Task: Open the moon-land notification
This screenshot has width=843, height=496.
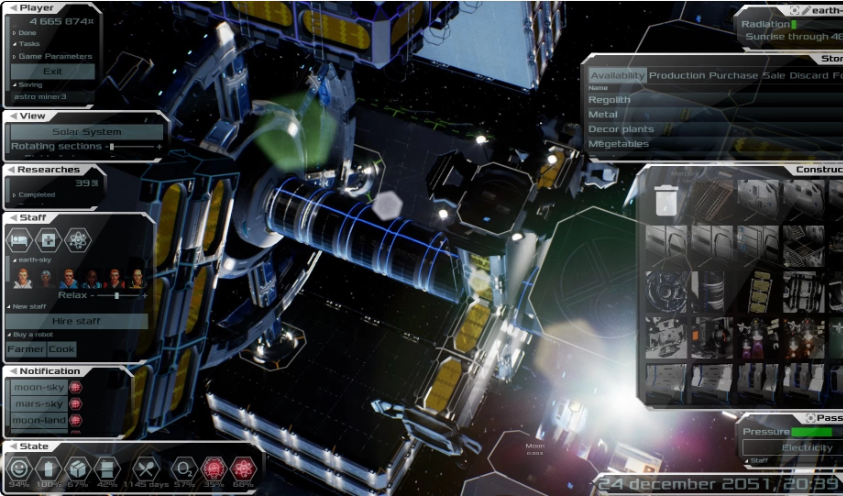Action: coord(39,421)
